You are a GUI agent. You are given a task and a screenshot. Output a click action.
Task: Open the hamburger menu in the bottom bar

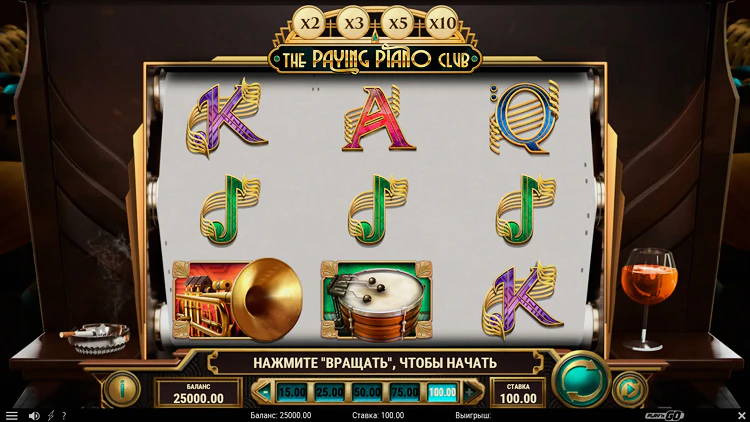coord(11,415)
